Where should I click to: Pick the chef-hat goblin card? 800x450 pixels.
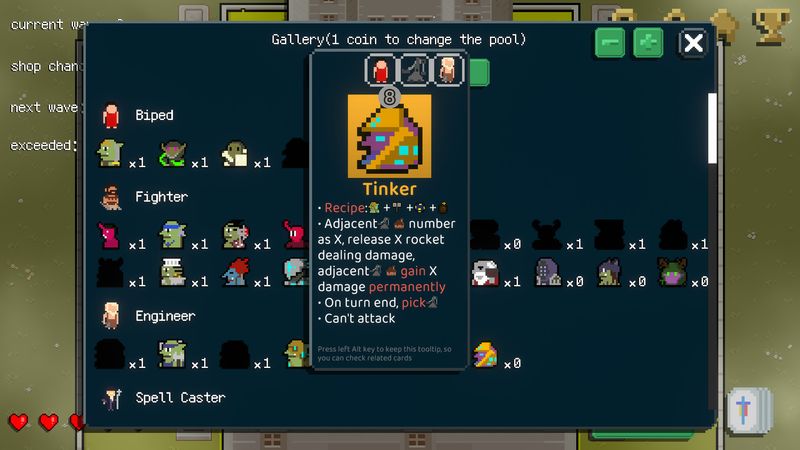click(173, 273)
